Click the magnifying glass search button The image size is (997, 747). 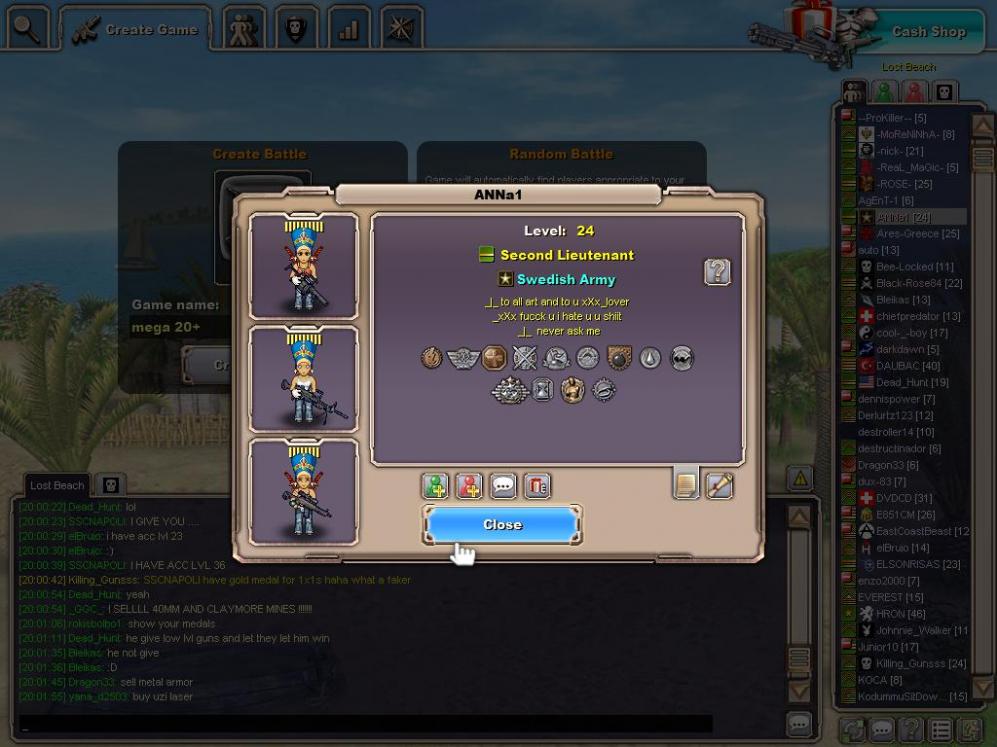tap(28, 29)
